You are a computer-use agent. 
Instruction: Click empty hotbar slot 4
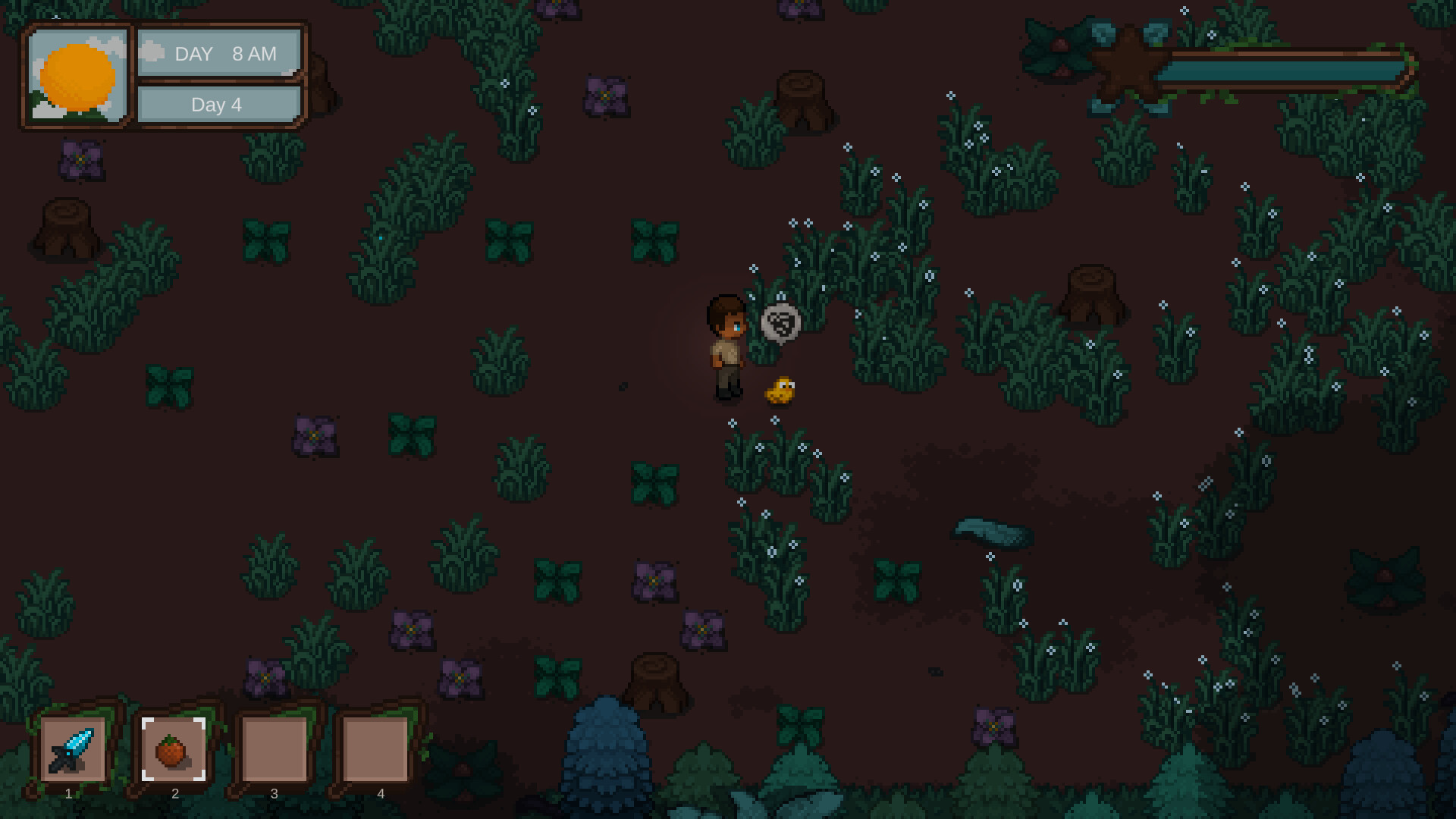coord(376,751)
